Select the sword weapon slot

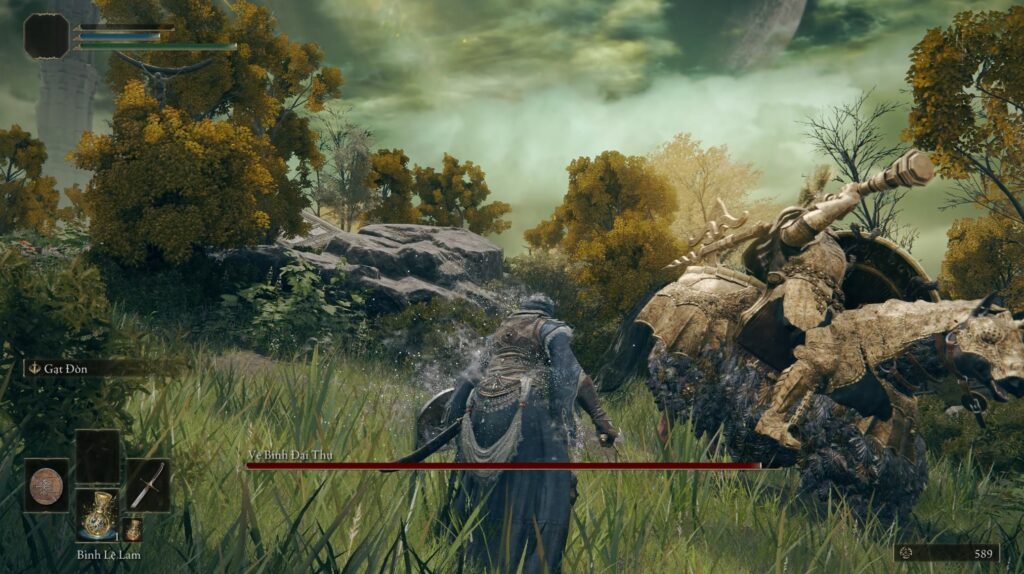click(147, 485)
